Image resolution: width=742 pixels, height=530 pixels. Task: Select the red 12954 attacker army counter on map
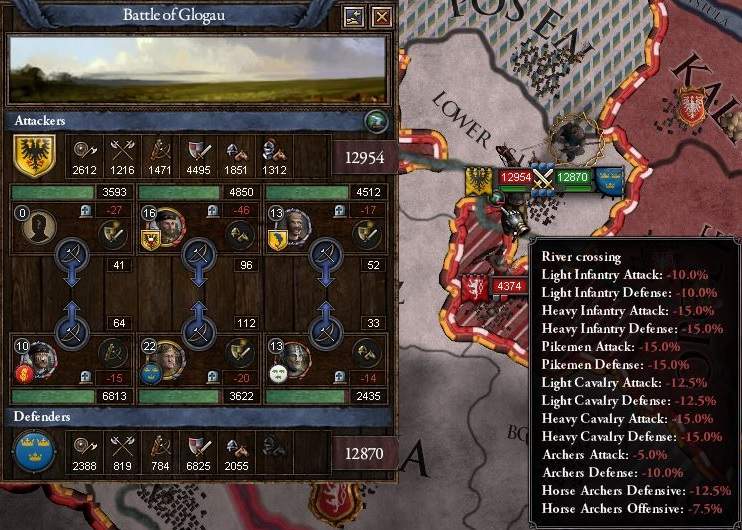pos(515,178)
